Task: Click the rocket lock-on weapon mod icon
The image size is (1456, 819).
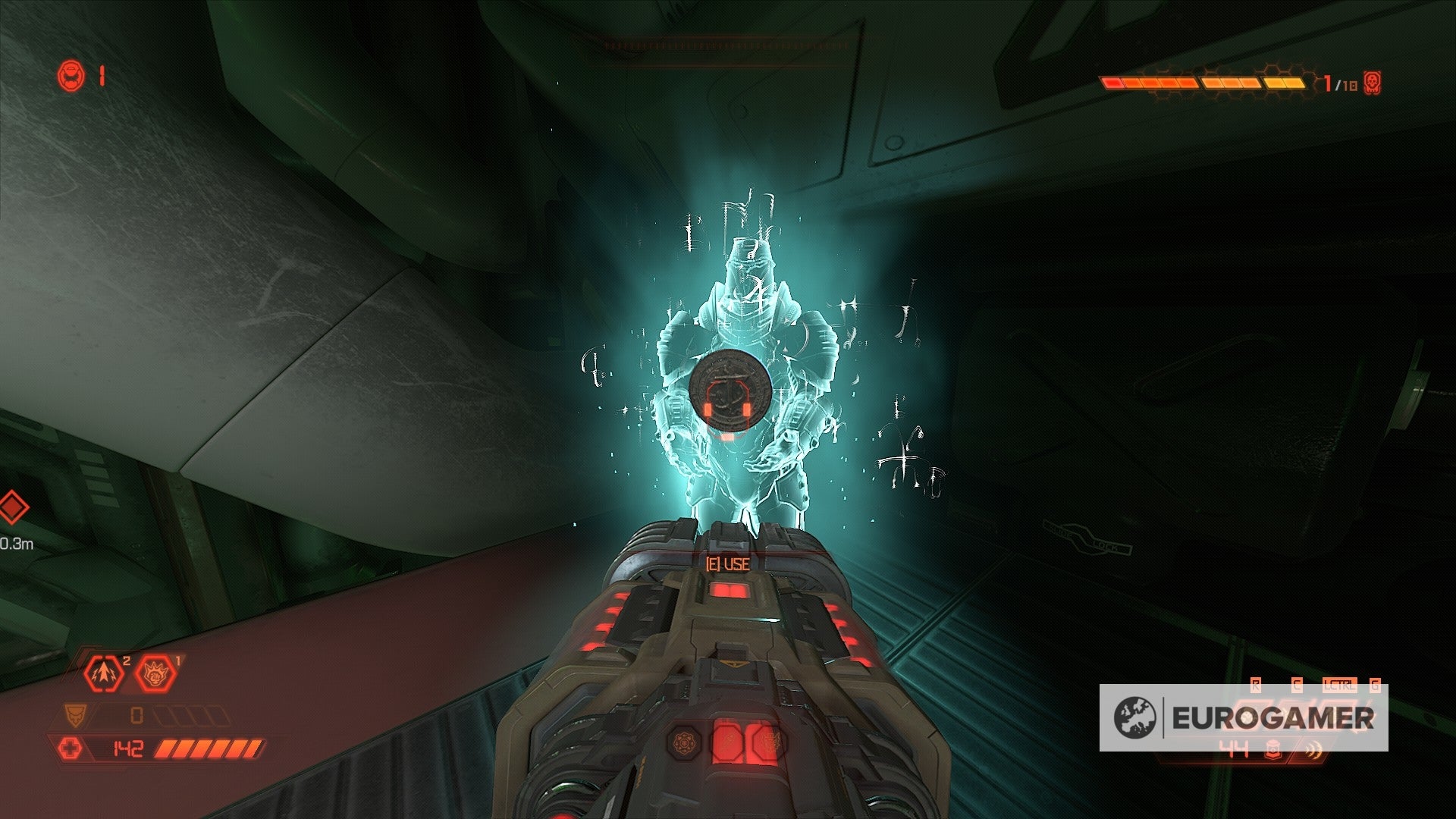Action: pos(104,673)
